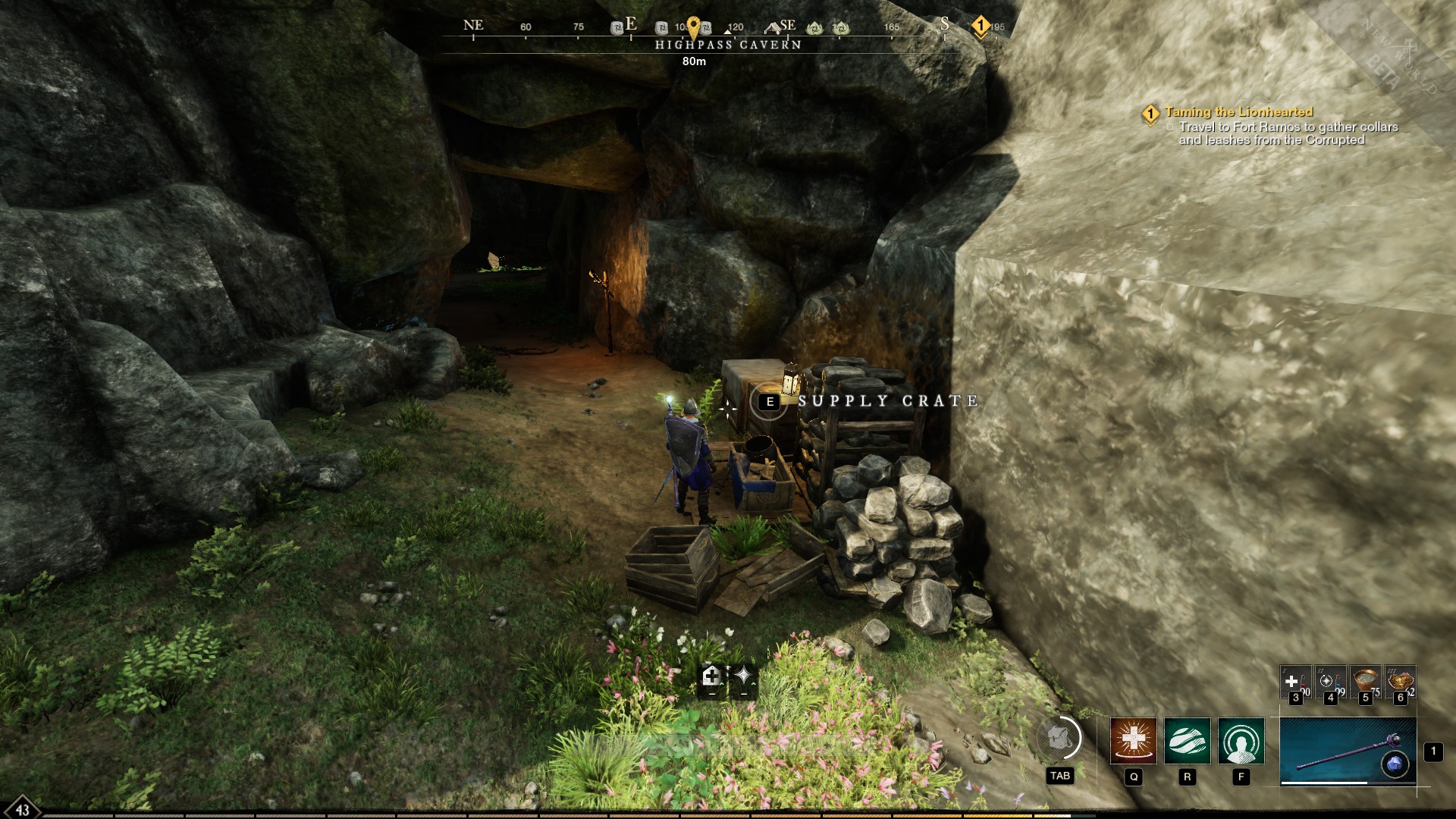Activate the green wave ability bound to R
Image resolution: width=1456 pixels, height=819 pixels.
1186,742
